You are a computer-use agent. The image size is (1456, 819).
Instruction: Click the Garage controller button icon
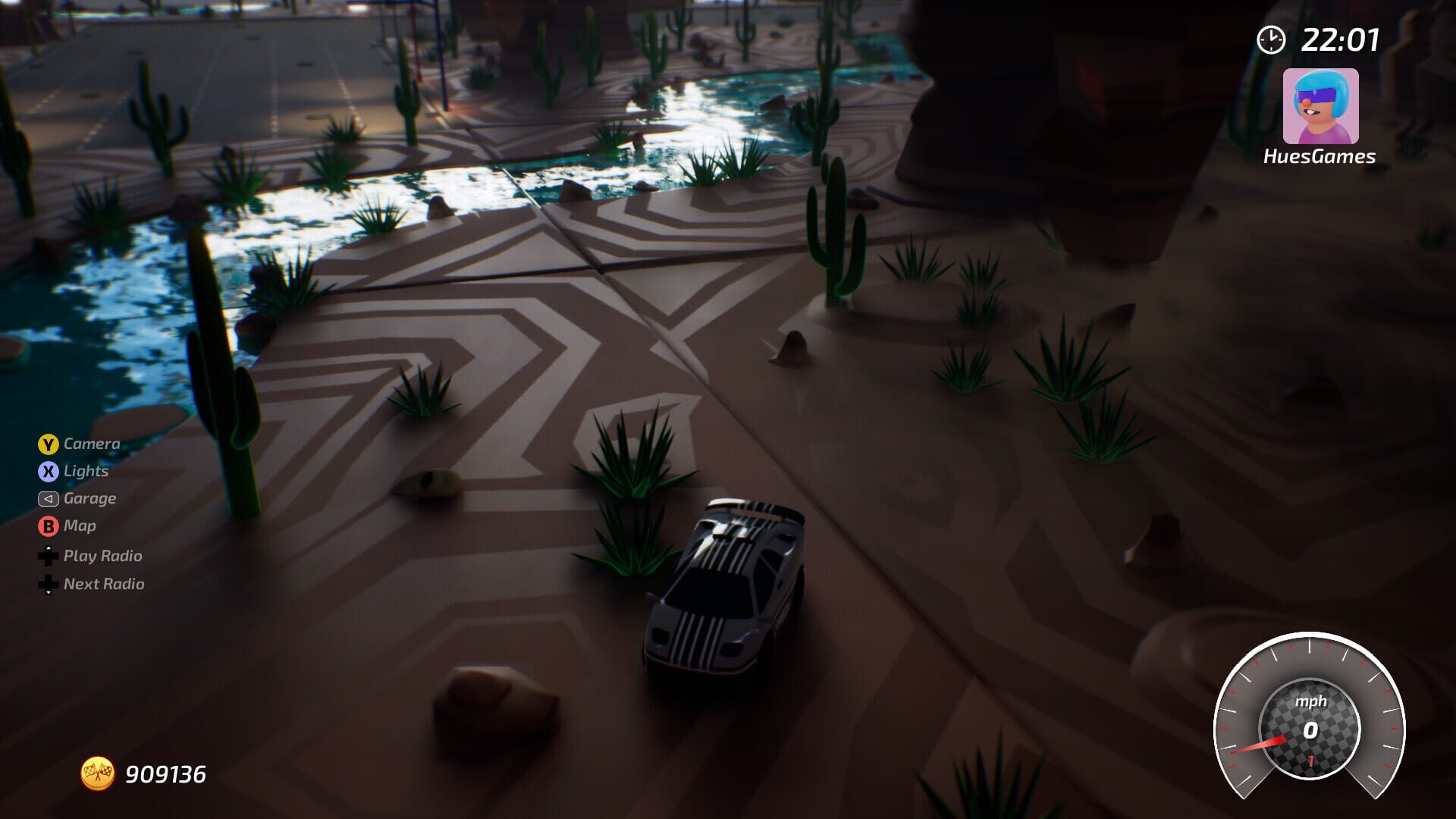pos(49,498)
